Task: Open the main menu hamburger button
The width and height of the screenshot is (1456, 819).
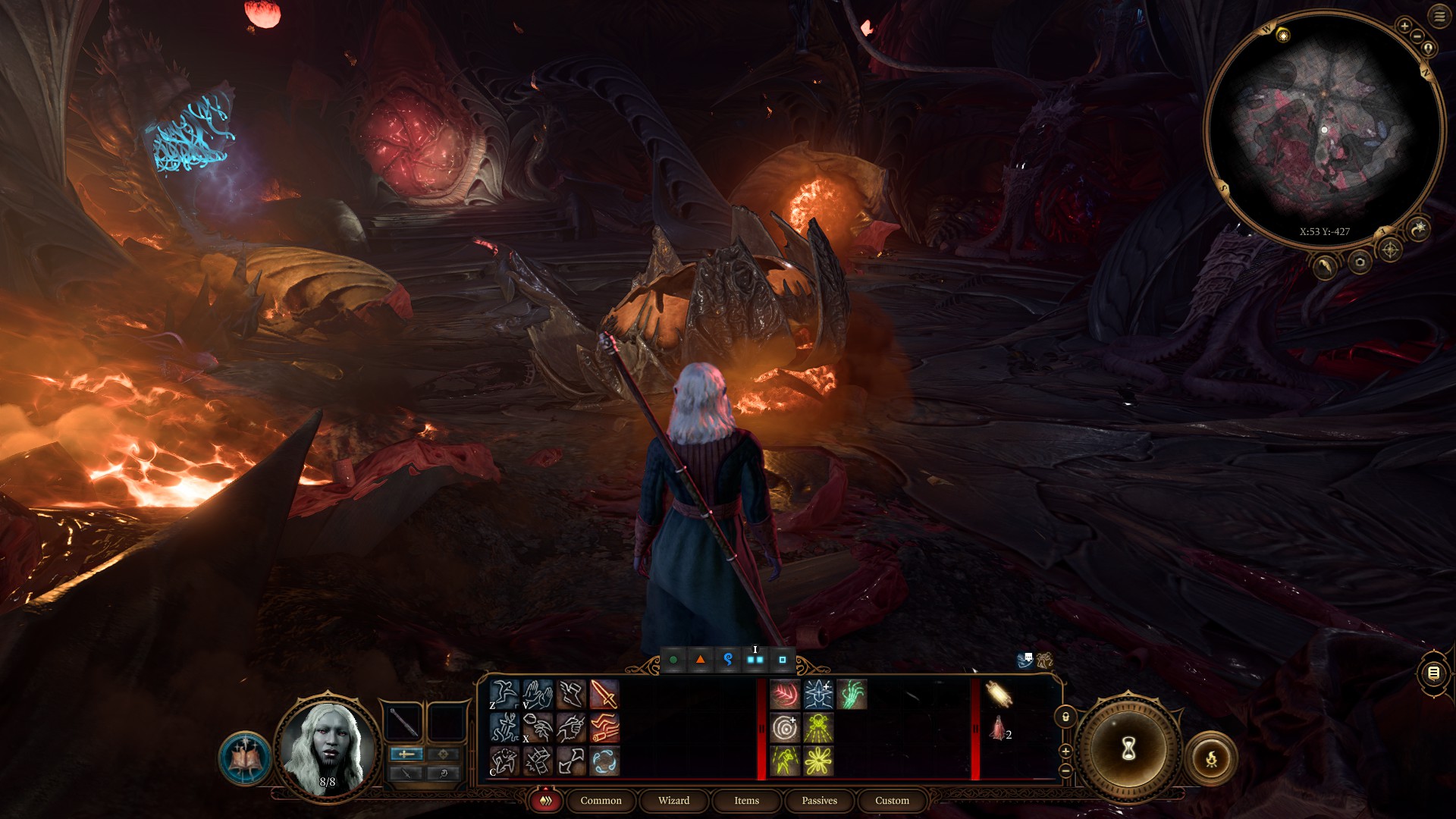Action: [1439, 17]
